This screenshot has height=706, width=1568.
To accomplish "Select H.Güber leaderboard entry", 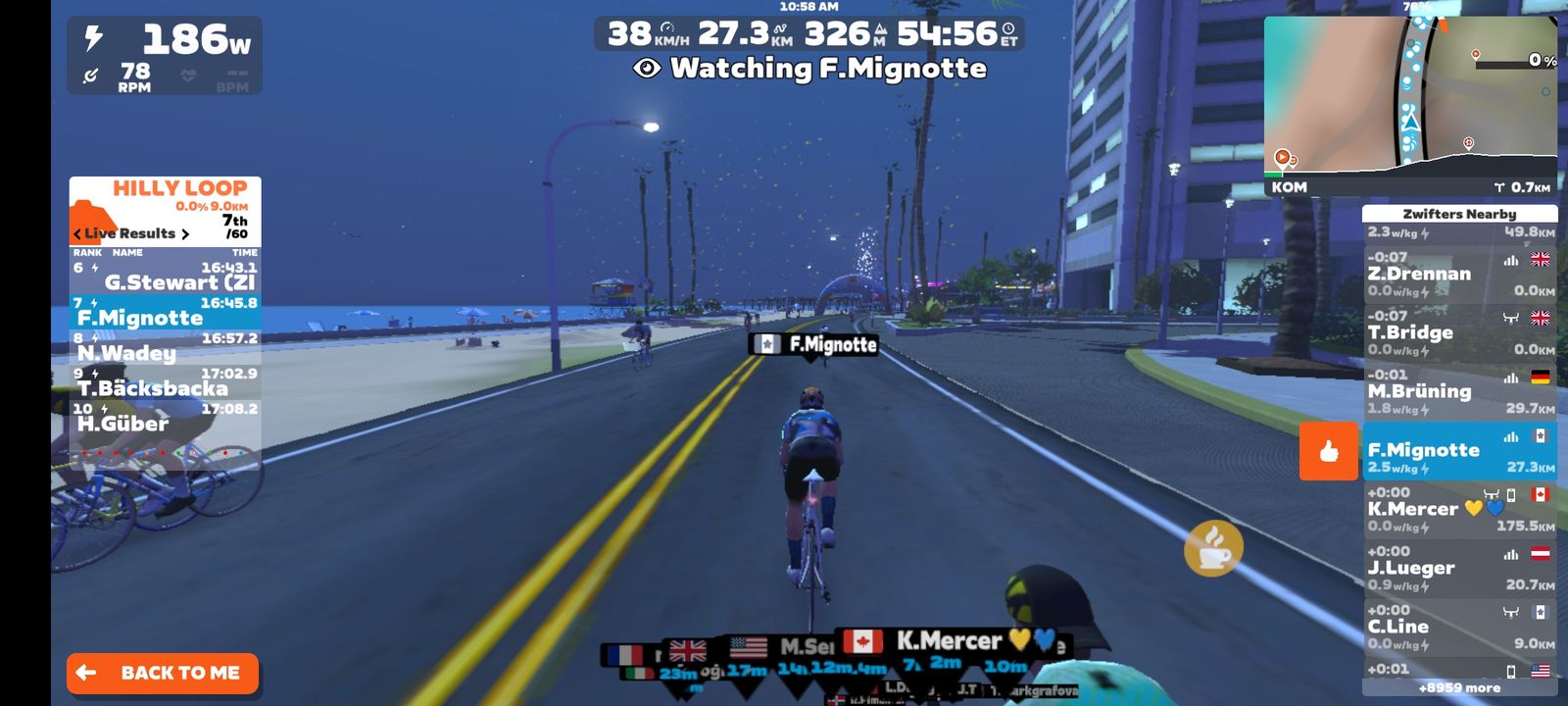I will point(165,418).
